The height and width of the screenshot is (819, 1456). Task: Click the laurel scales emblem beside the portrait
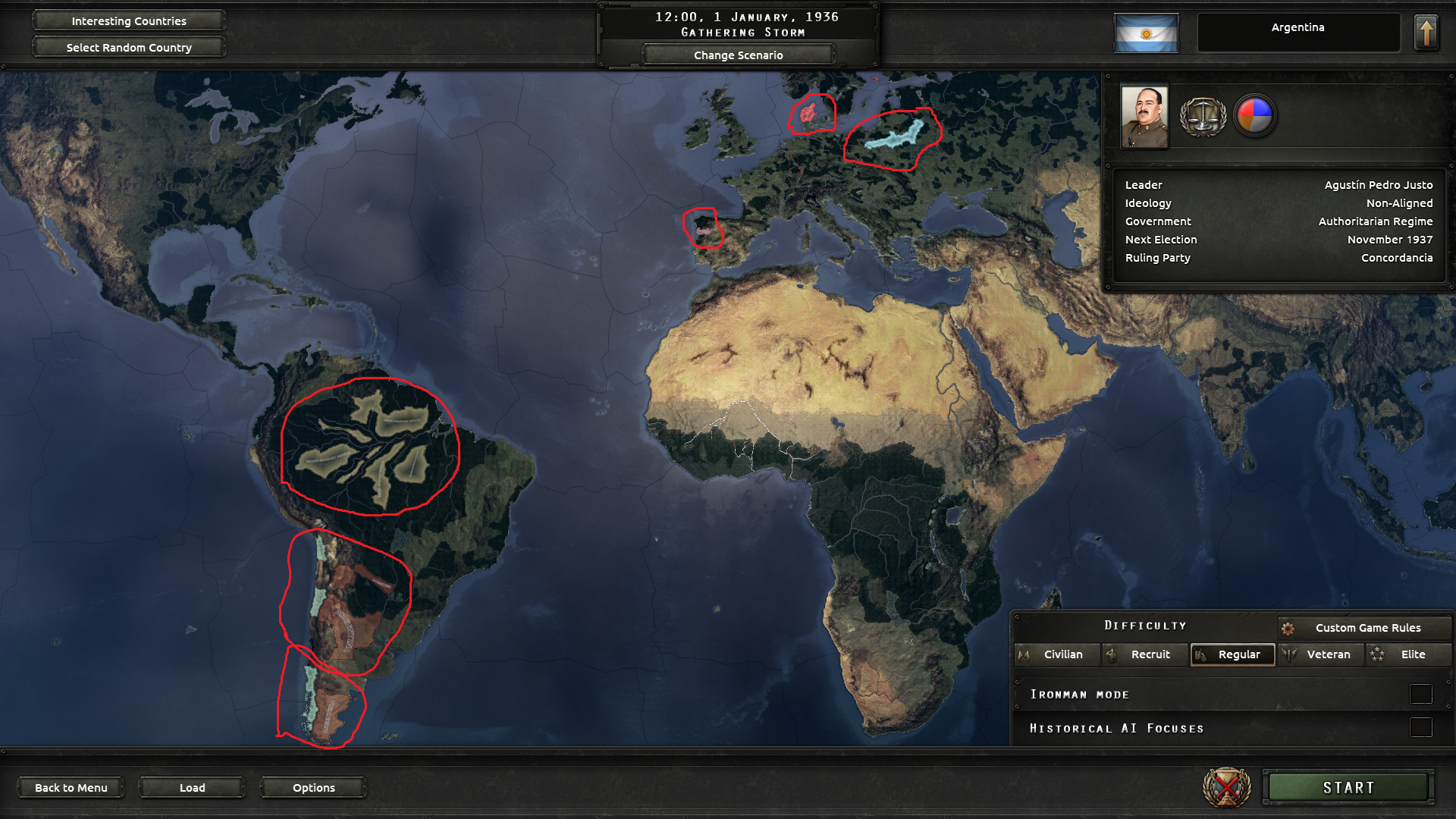point(1204,115)
